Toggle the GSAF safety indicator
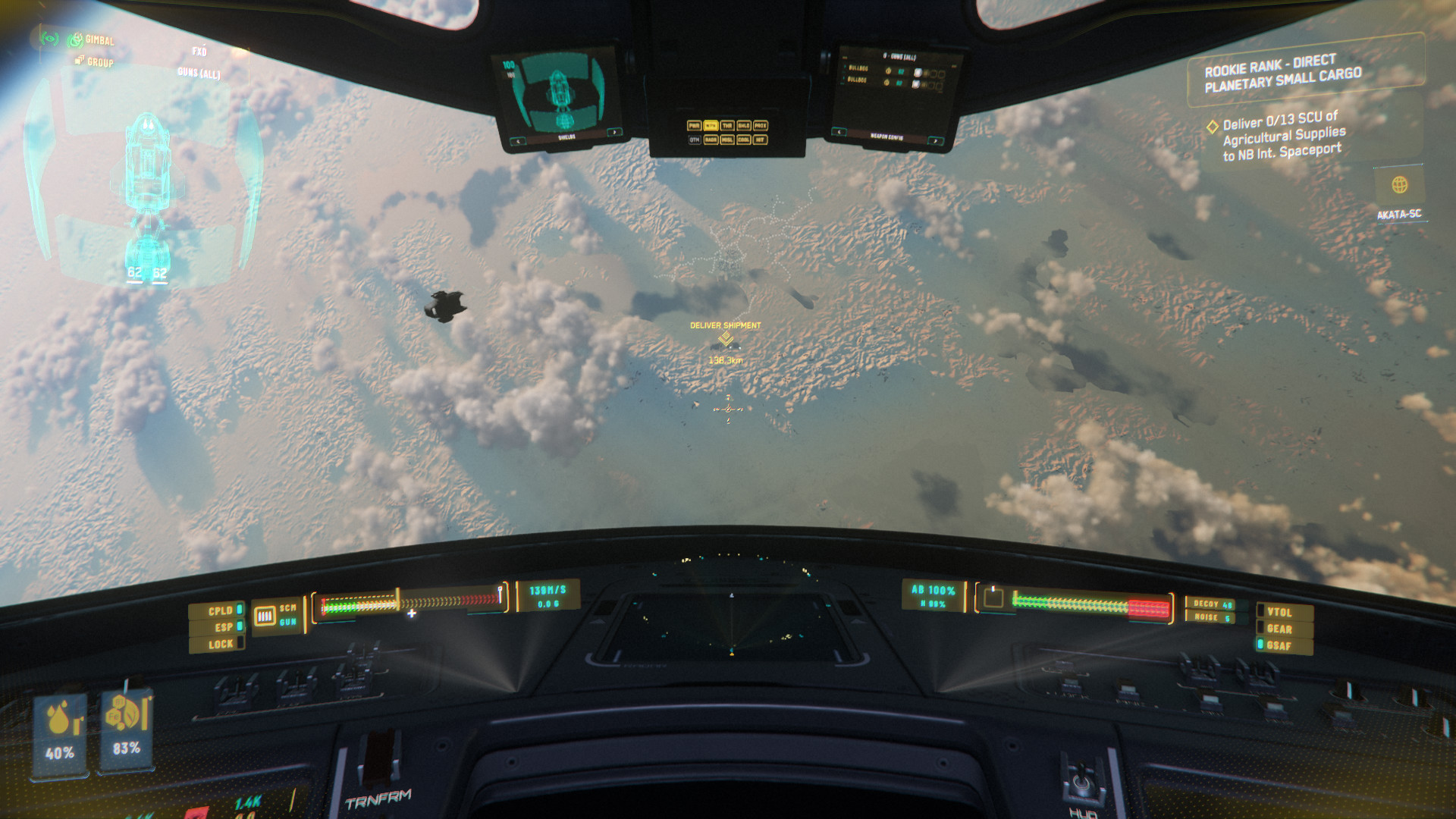This screenshot has width=1456, height=819. tap(1279, 645)
